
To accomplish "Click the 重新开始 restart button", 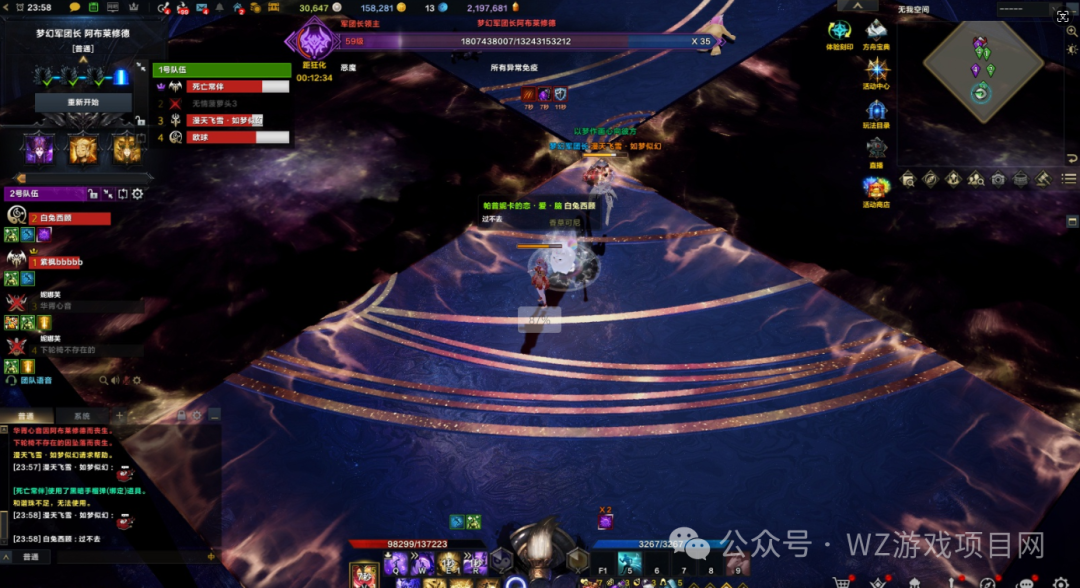I will [x=84, y=102].
